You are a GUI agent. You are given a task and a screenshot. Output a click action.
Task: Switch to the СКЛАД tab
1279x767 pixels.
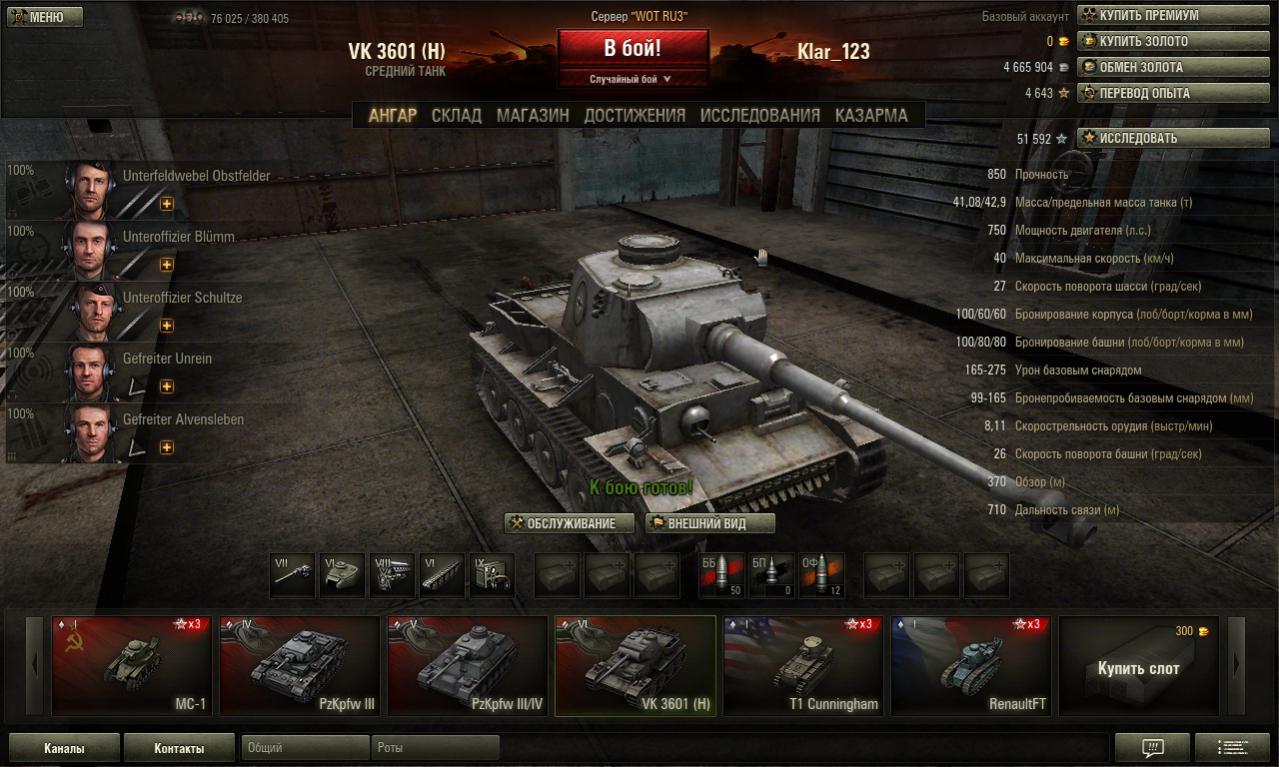[456, 115]
